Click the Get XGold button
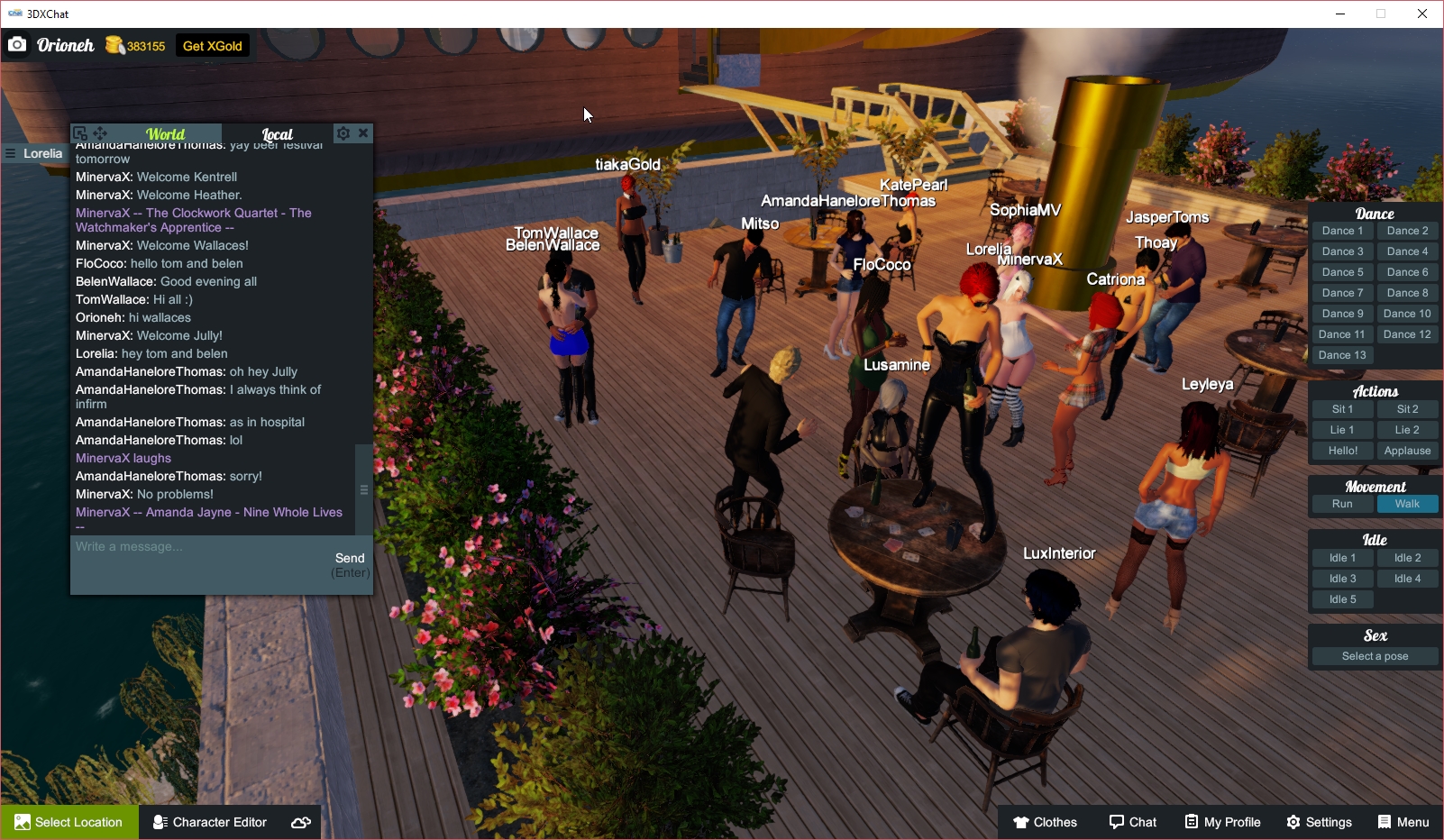This screenshot has width=1444, height=840. pyautogui.click(x=212, y=45)
